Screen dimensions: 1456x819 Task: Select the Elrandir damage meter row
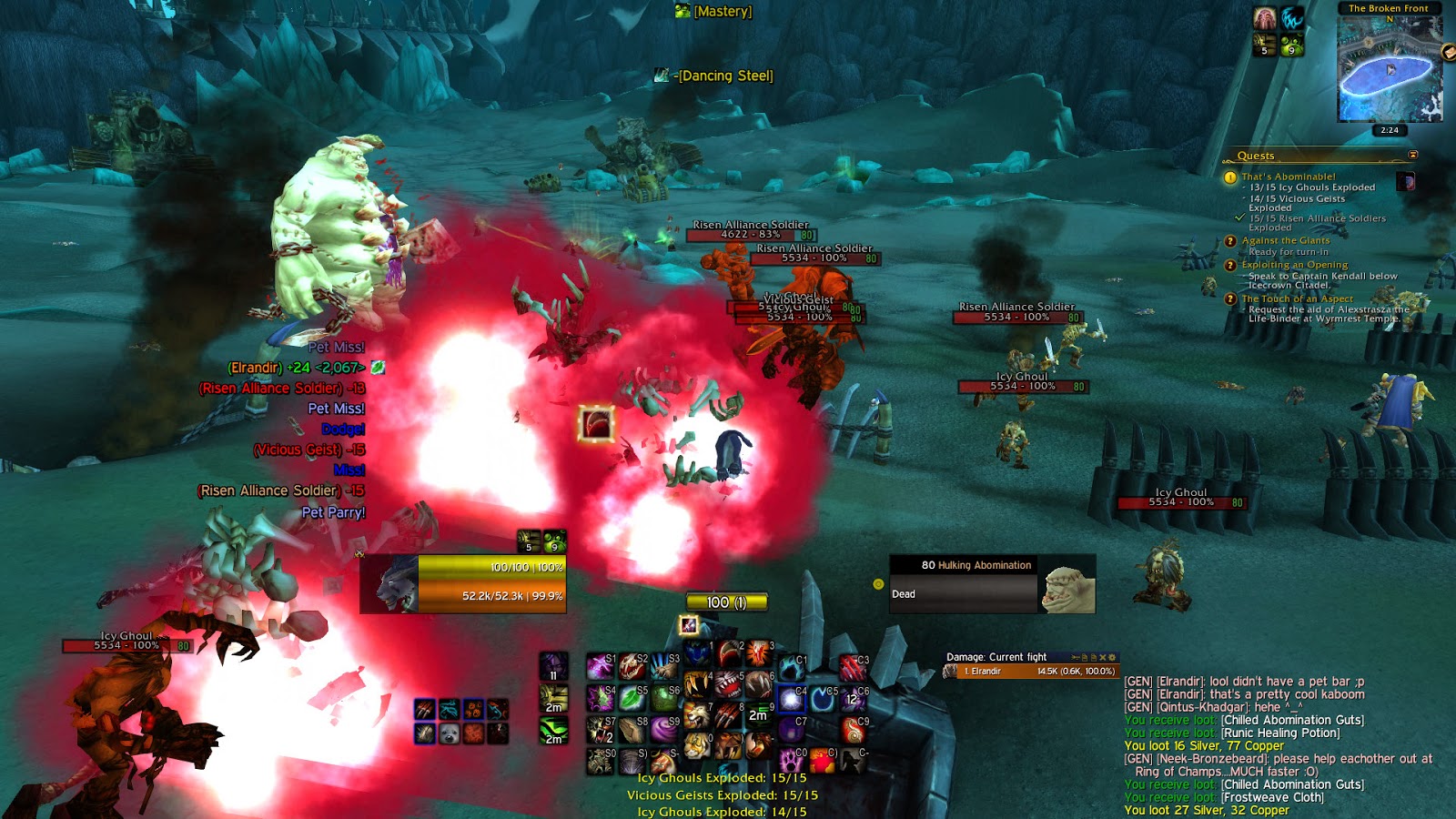[x=1030, y=672]
